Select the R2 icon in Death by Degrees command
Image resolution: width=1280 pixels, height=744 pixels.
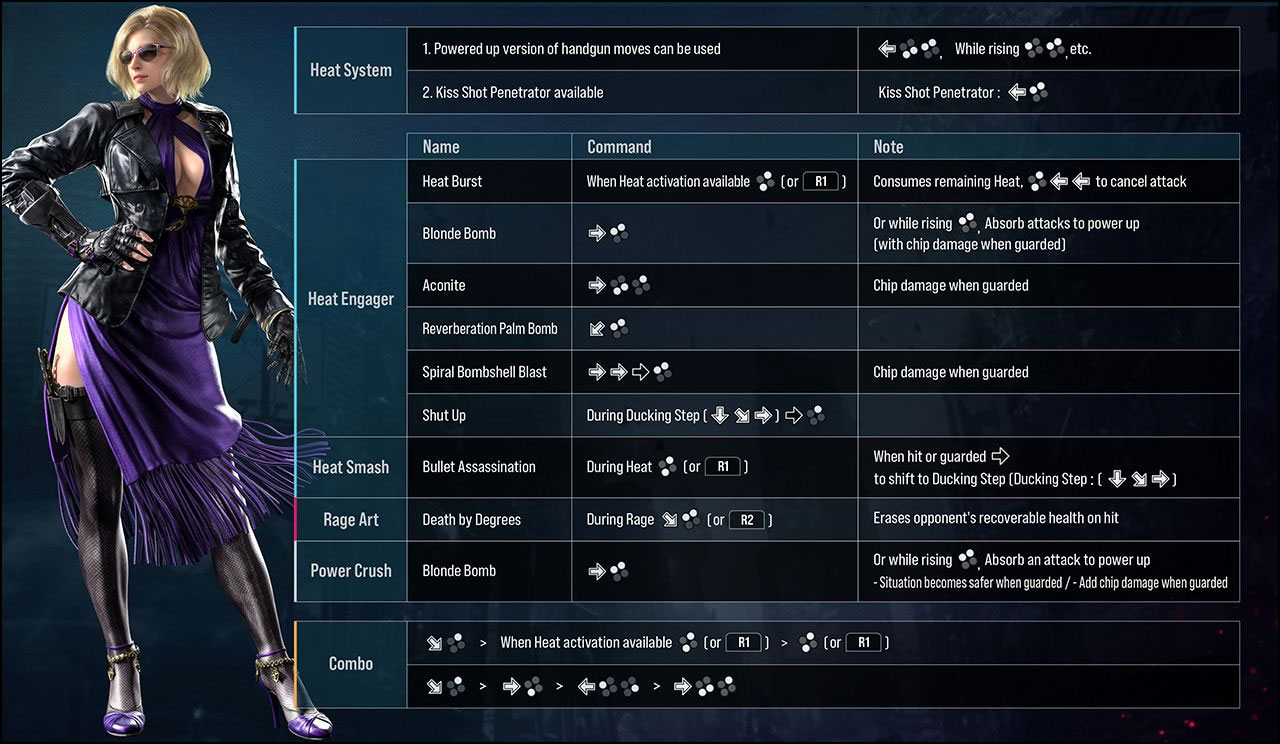click(x=746, y=519)
